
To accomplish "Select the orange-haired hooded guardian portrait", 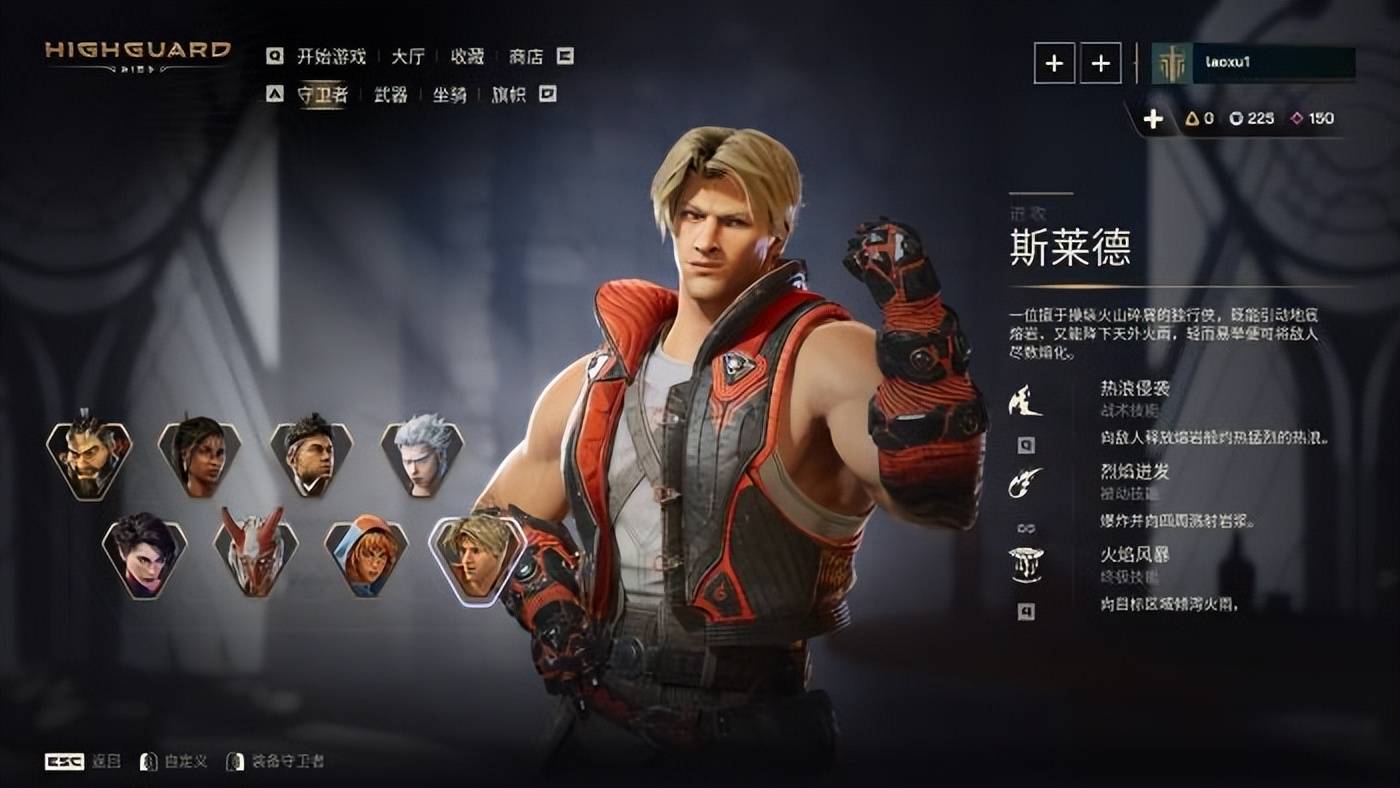I will [x=367, y=553].
